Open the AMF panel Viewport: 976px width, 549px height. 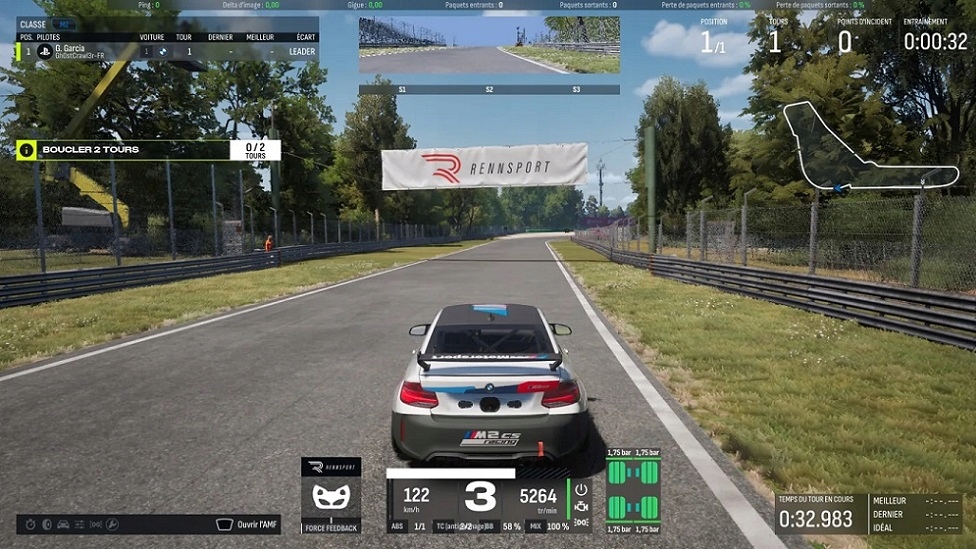pyautogui.click(x=246, y=524)
